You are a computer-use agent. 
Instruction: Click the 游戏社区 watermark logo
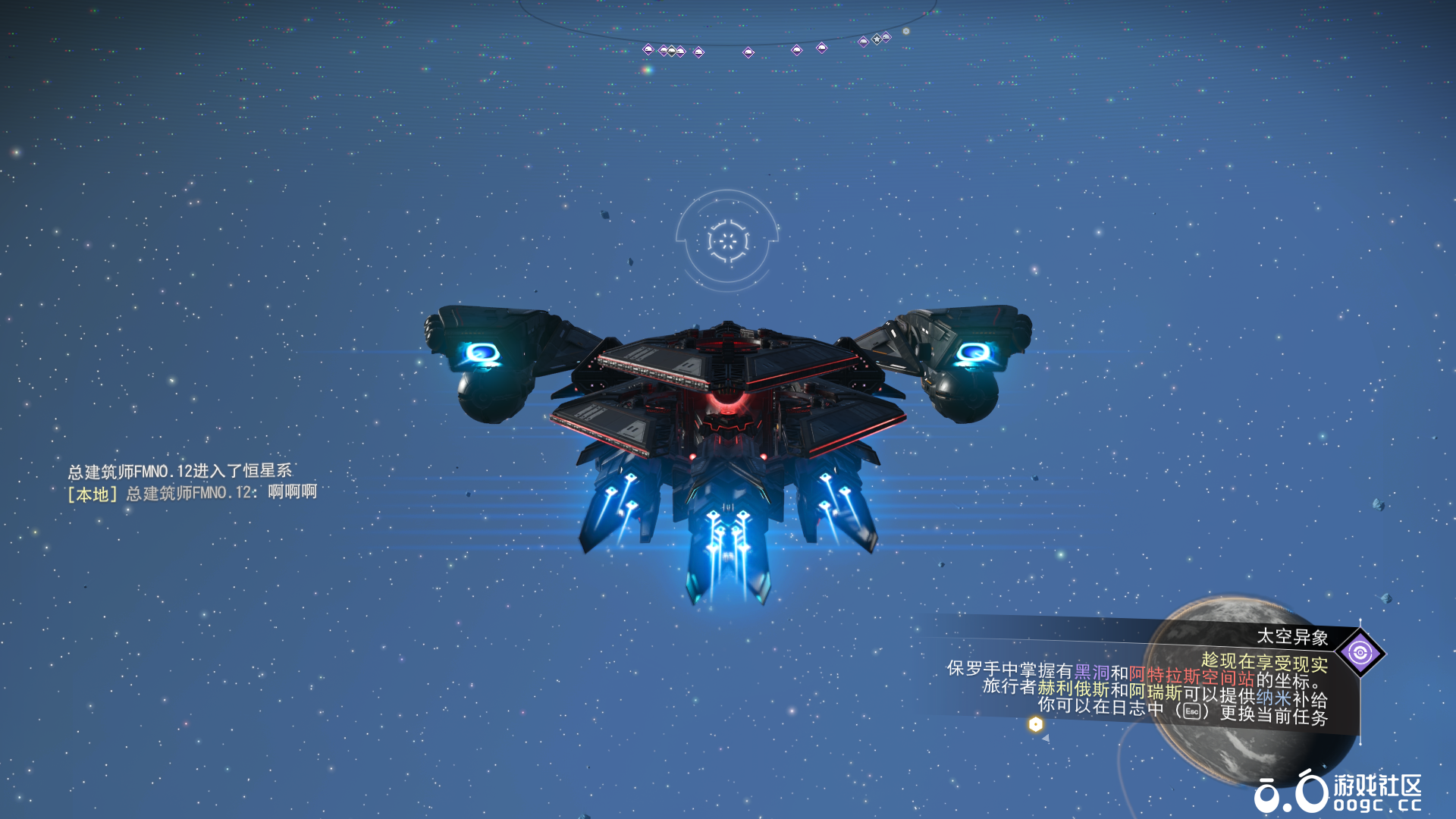(x=1338, y=792)
